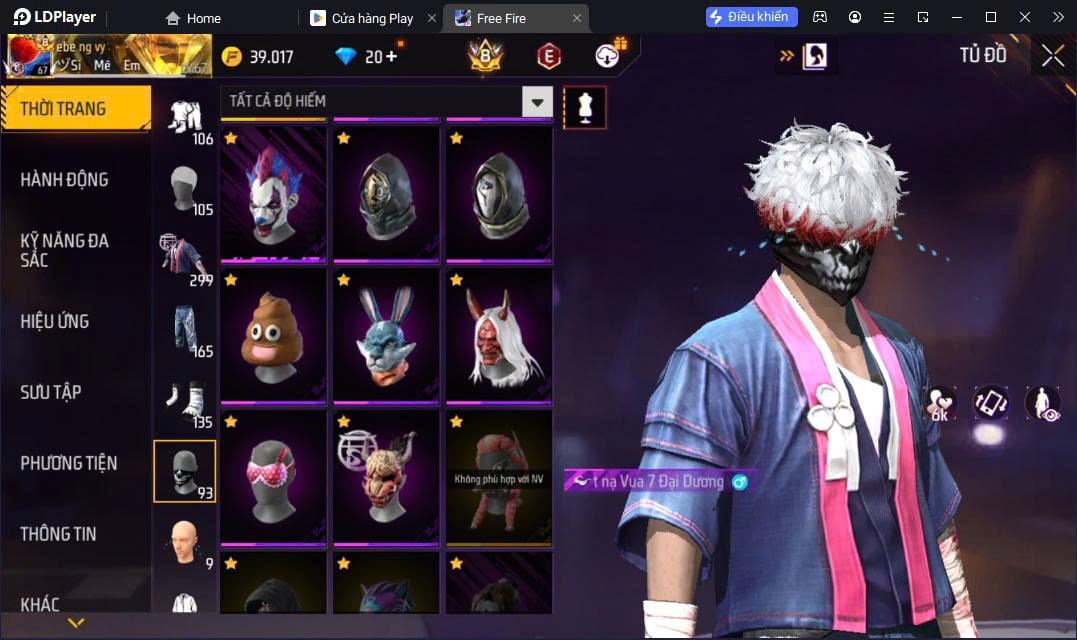Open the HÀNH ĐỘNG section
The height and width of the screenshot is (640, 1077).
tap(65, 180)
